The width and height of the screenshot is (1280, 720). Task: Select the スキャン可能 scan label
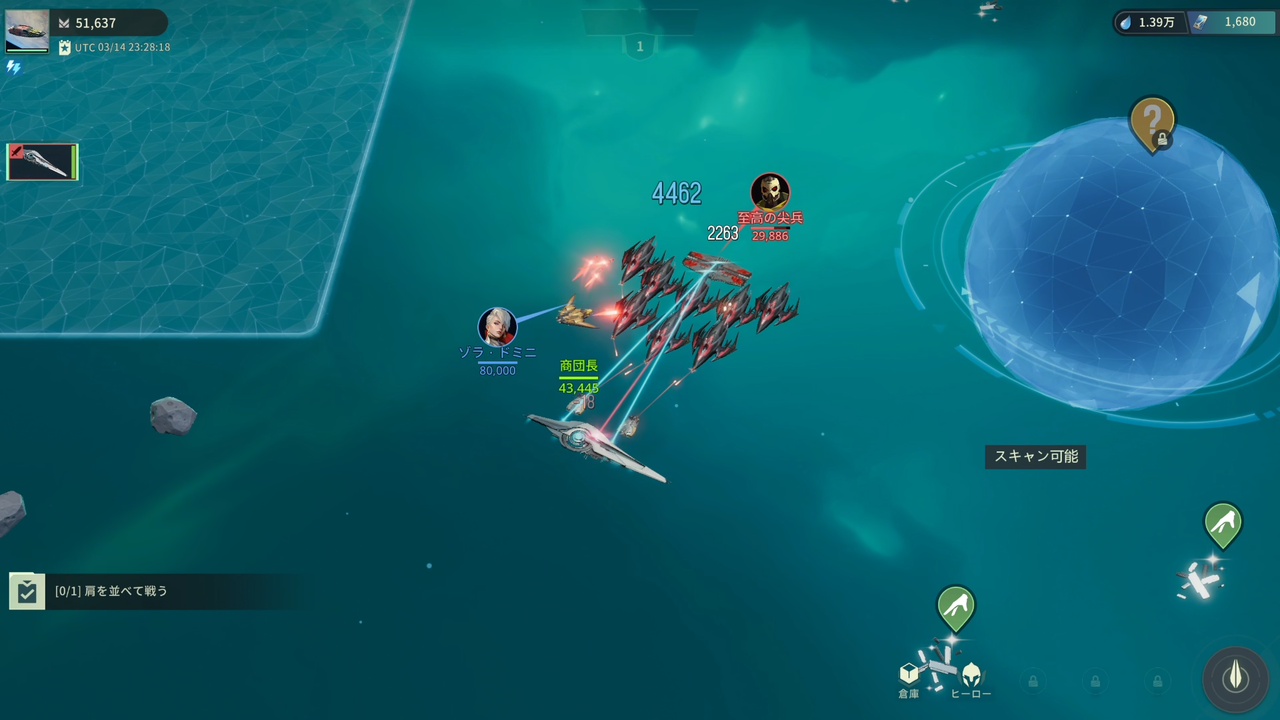tap(1036, 457)
